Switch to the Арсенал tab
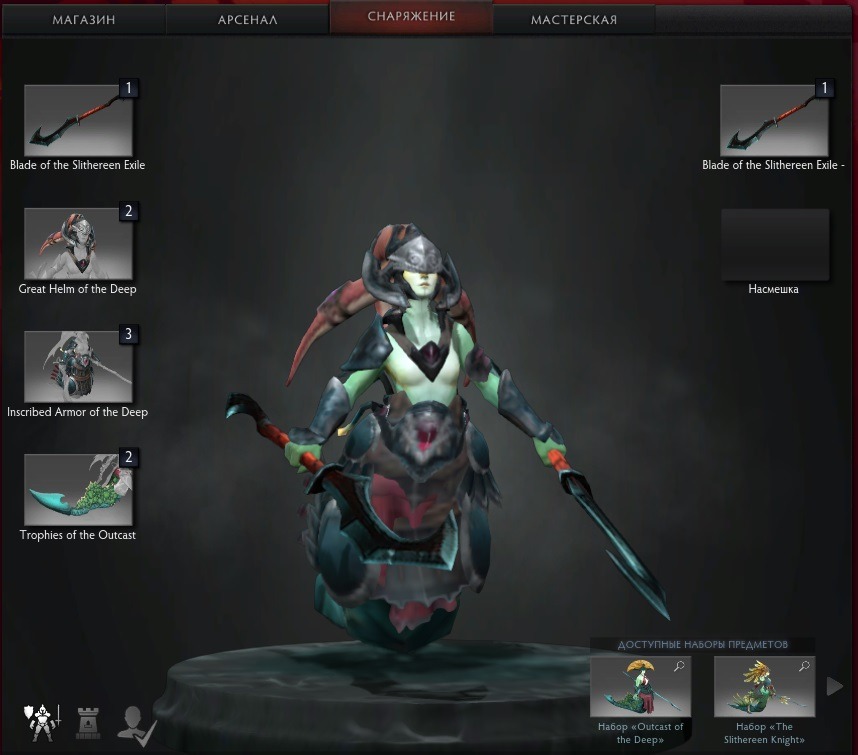Screen dimensions: 858x755 (x=247, y=19)
